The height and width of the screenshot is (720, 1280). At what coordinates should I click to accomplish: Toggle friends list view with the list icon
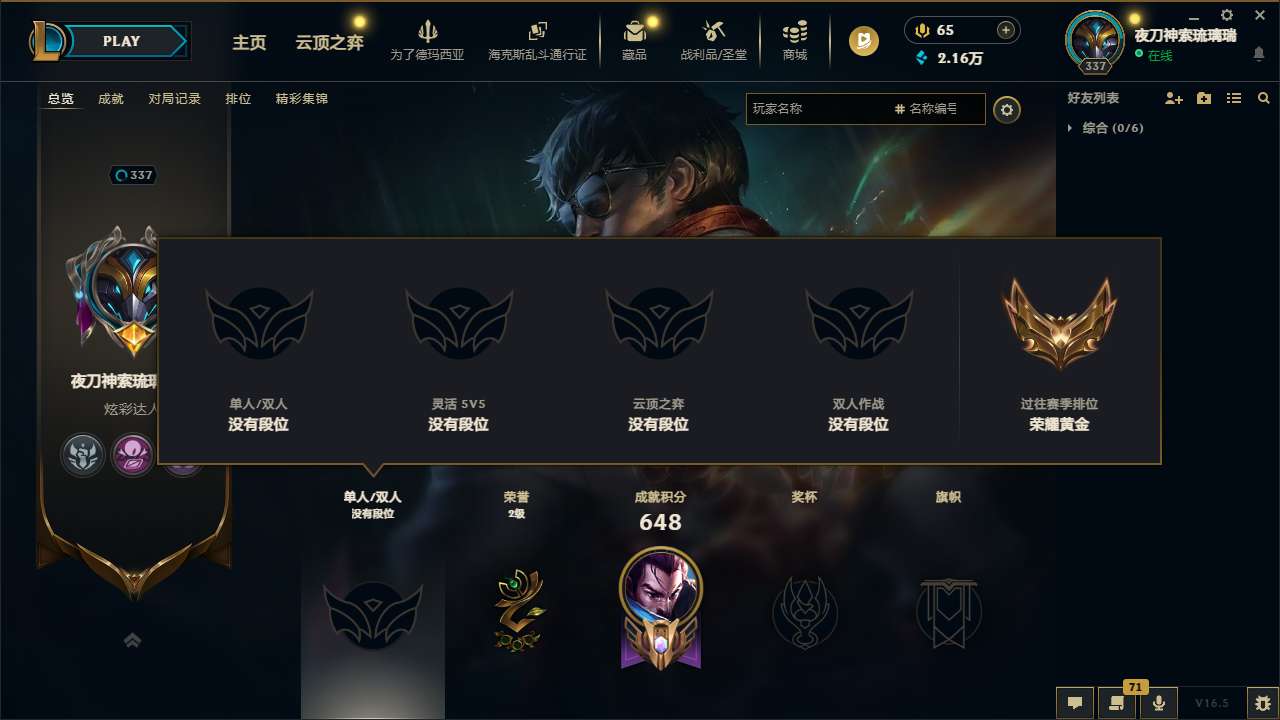pos(1233,98)
